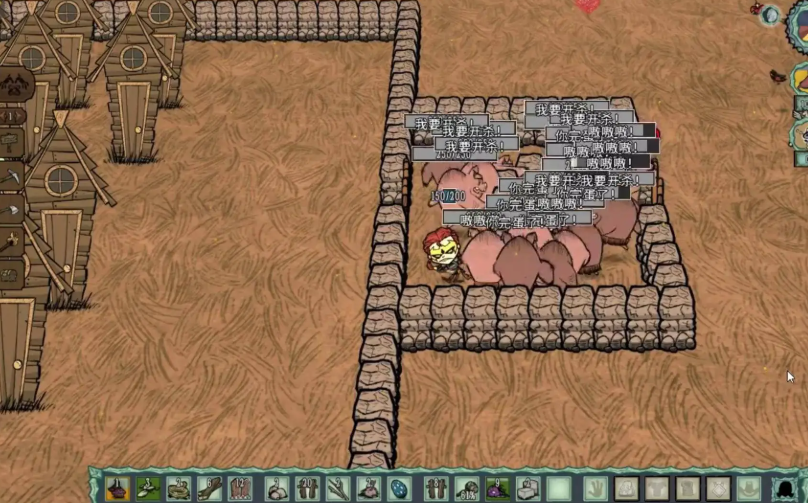Image resolution: width=808 pixels, height=503 pixels.
Task: Open the axe crafting tab
Action: pos(12,210)
